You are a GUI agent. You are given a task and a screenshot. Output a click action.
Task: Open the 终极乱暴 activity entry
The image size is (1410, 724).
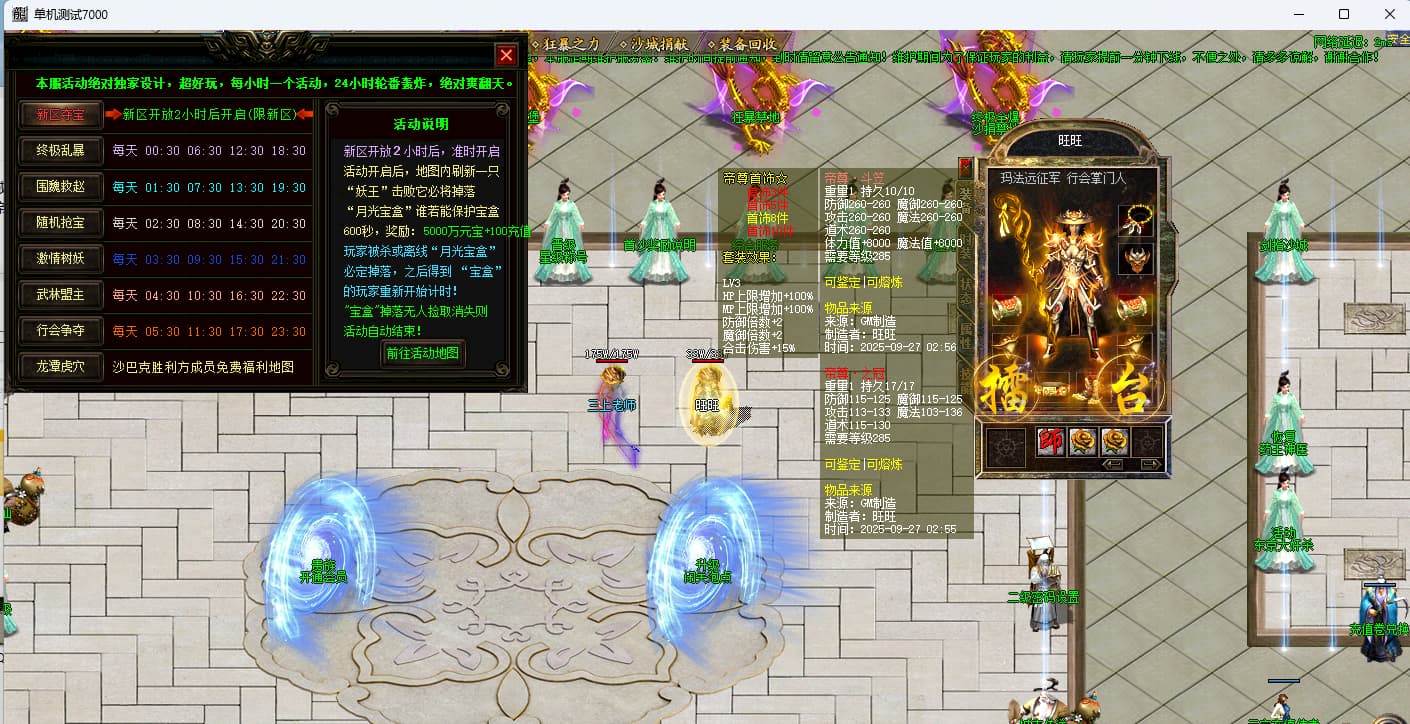[x=61, y=151]
